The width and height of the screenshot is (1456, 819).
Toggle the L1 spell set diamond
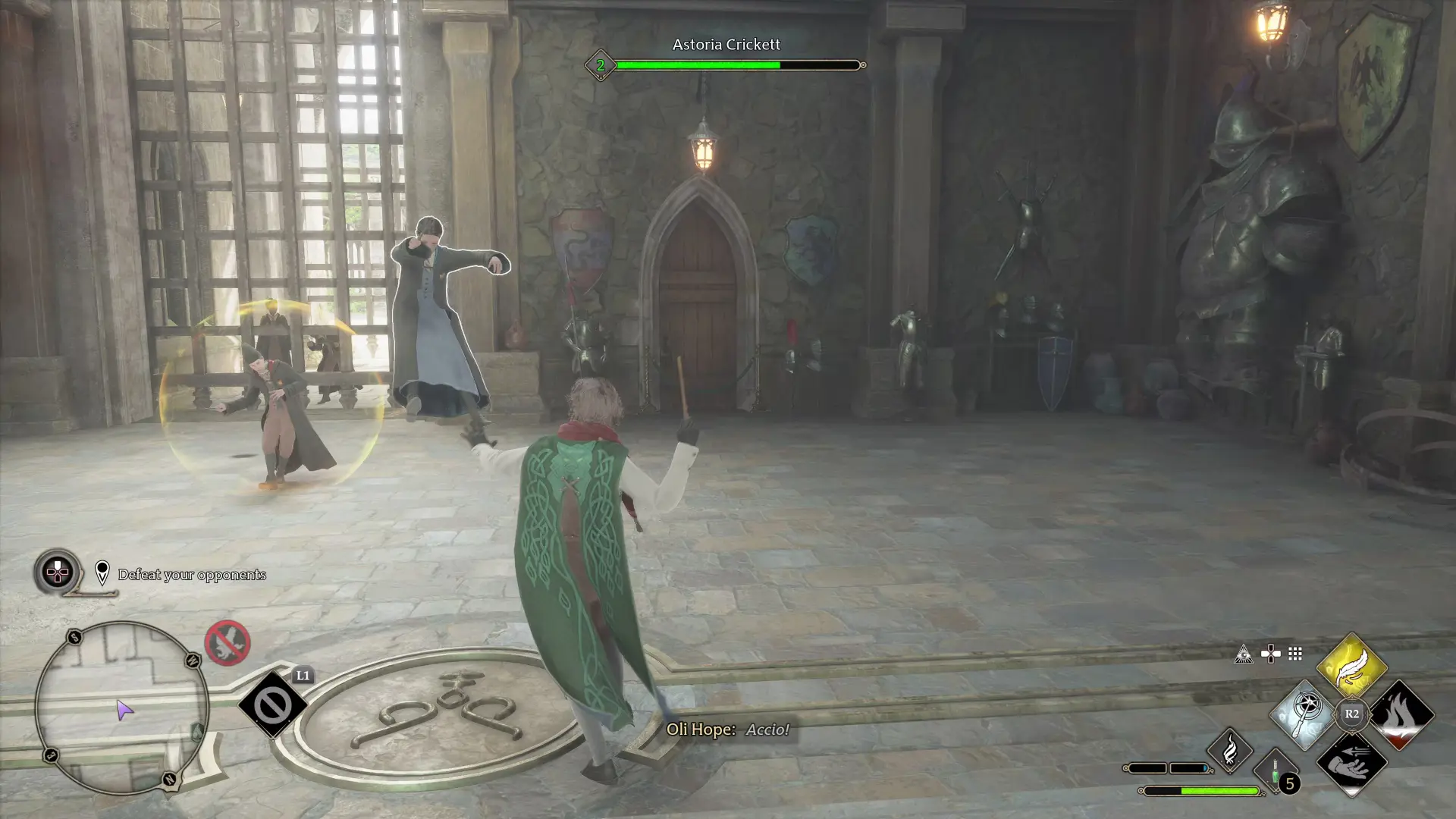[x=273, y=704]
